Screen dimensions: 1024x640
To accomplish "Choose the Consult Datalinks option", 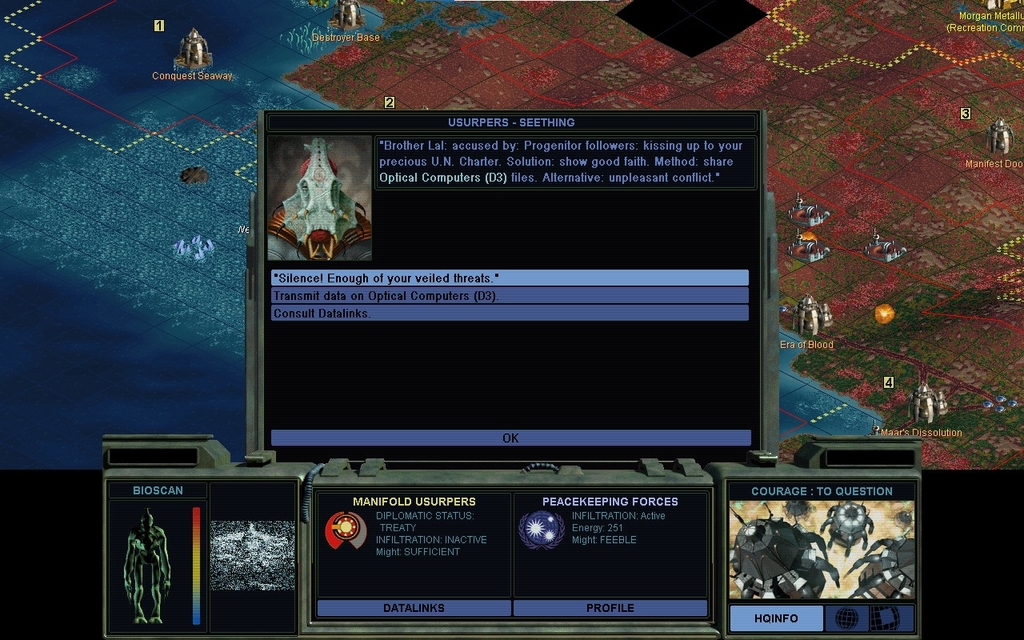I will coord(509,313).
